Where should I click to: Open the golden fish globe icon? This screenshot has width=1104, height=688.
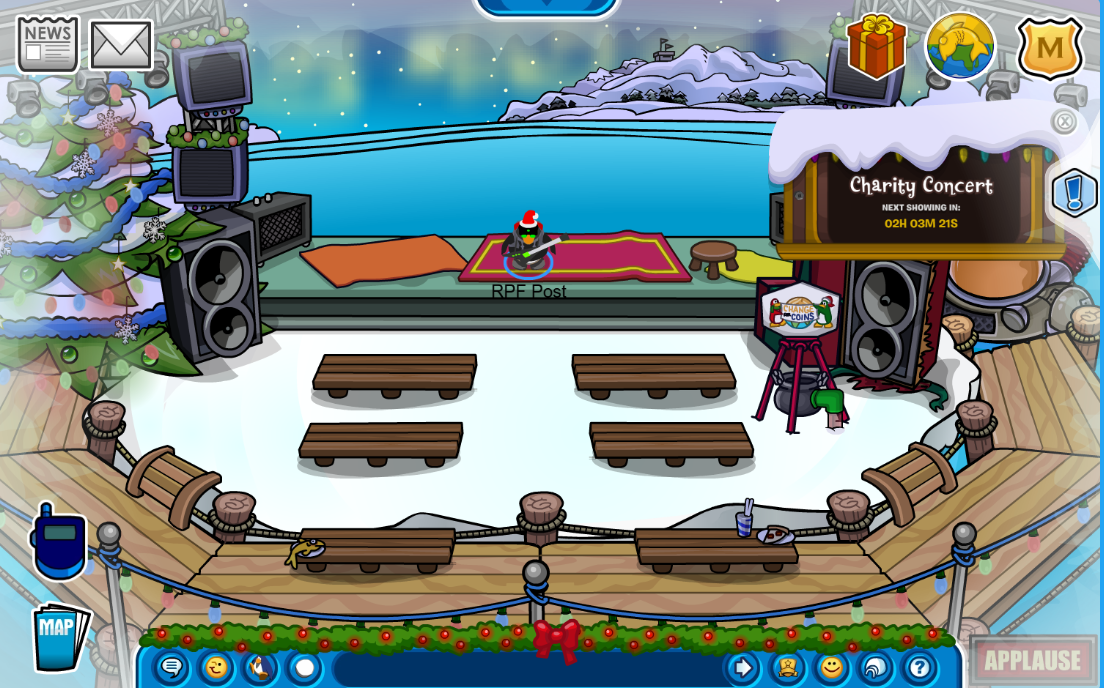point(960,46)
